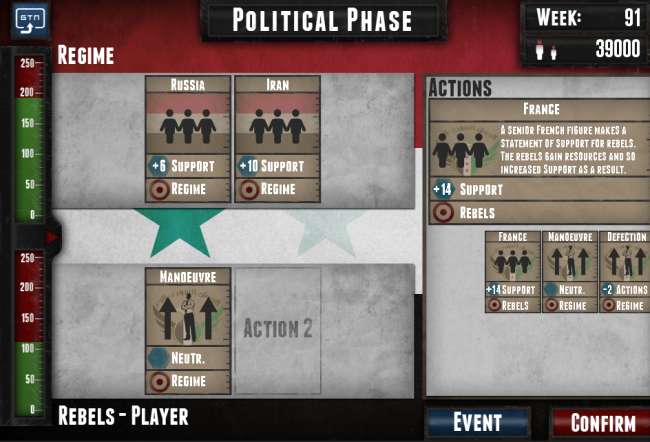Select the empty Action 2 slot

[277, 329]
